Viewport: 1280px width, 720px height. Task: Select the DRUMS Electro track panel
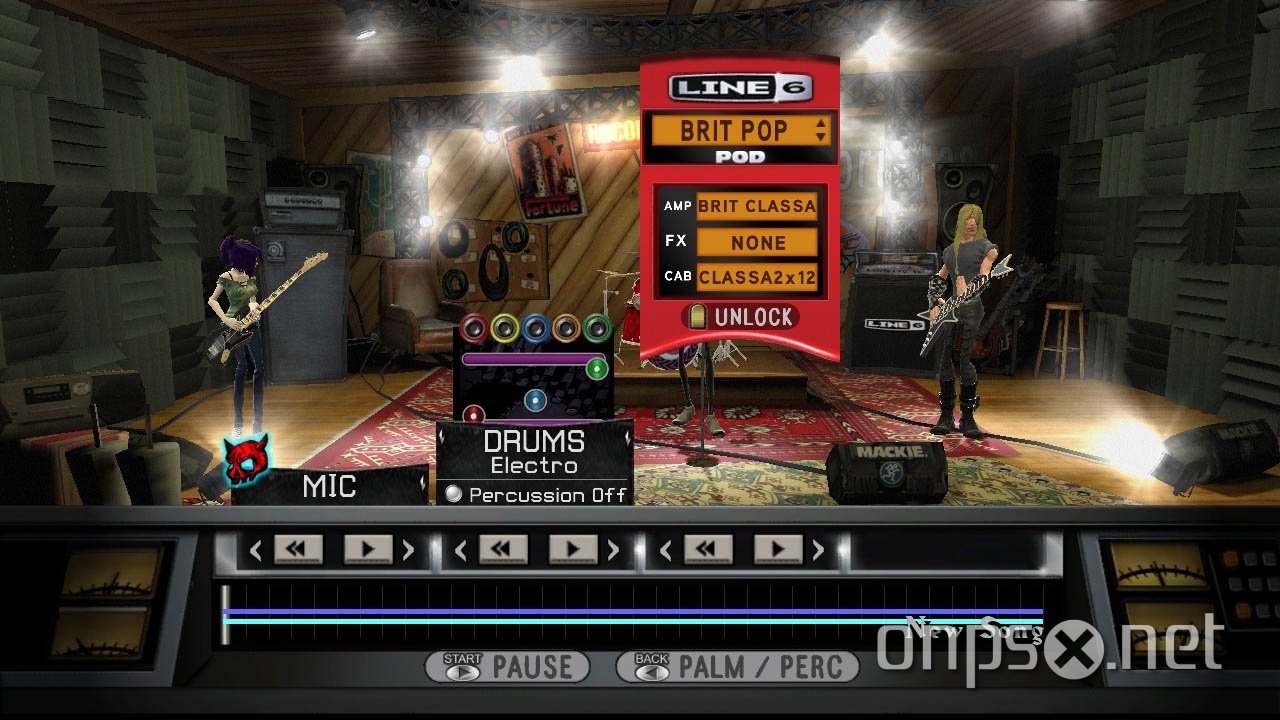coord(534,450)
